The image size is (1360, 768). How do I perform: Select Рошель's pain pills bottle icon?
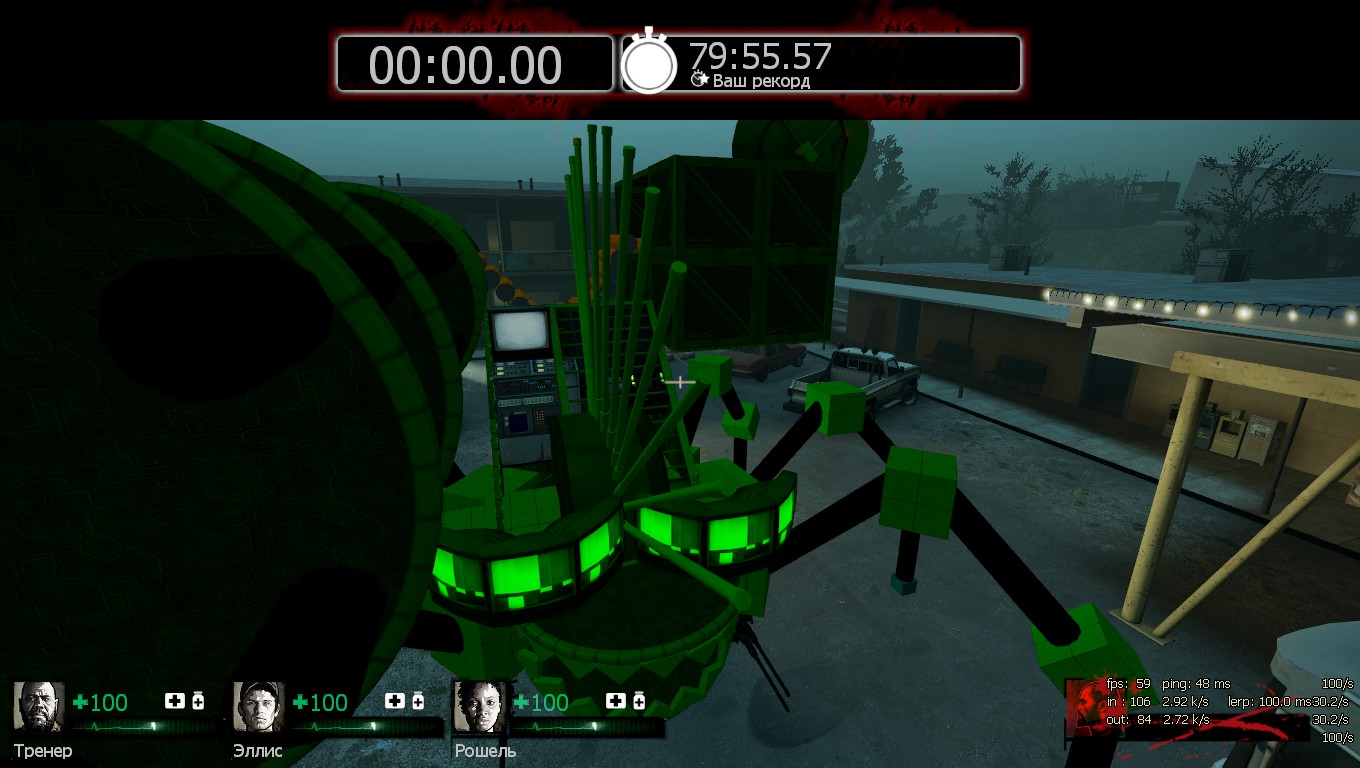[x=638, y=701]
